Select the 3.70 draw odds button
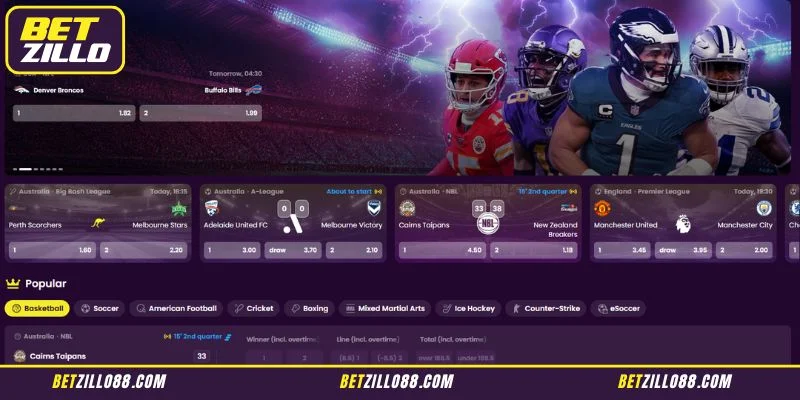Viewport: 800px width, 400px height. pos(292,250)
